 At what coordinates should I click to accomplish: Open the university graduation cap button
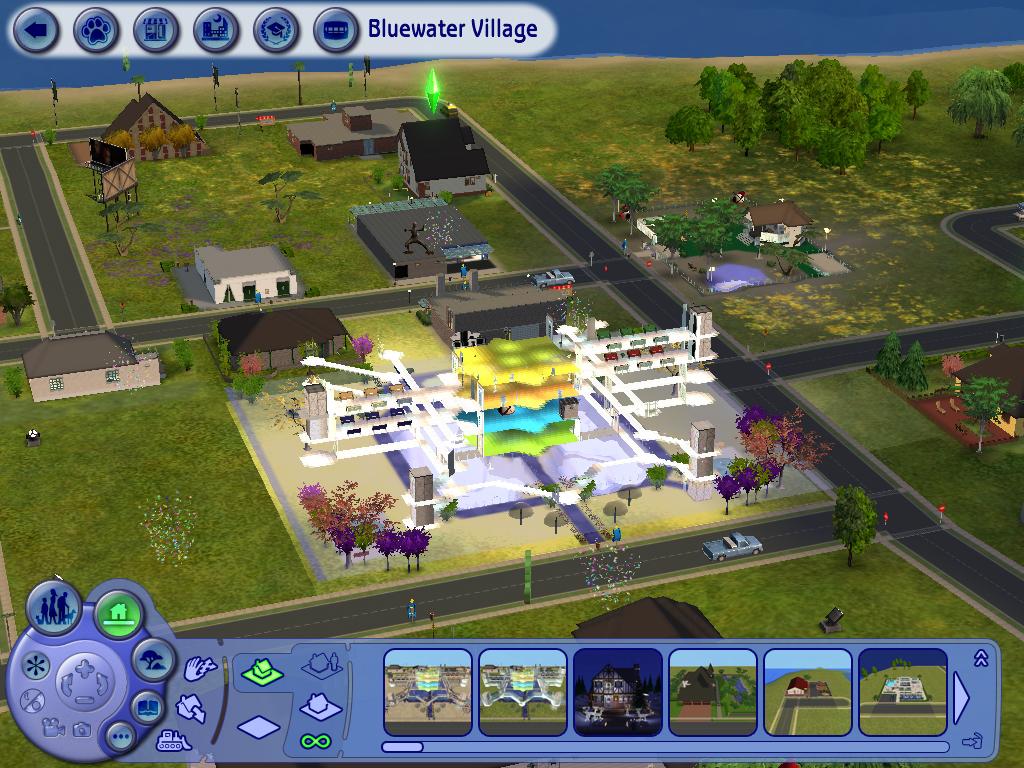tap(276, 30)
